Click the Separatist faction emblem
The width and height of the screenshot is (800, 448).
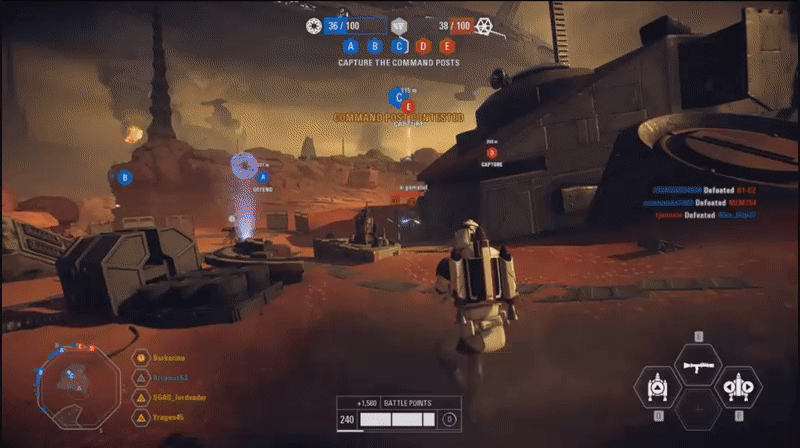pos(485,24)
